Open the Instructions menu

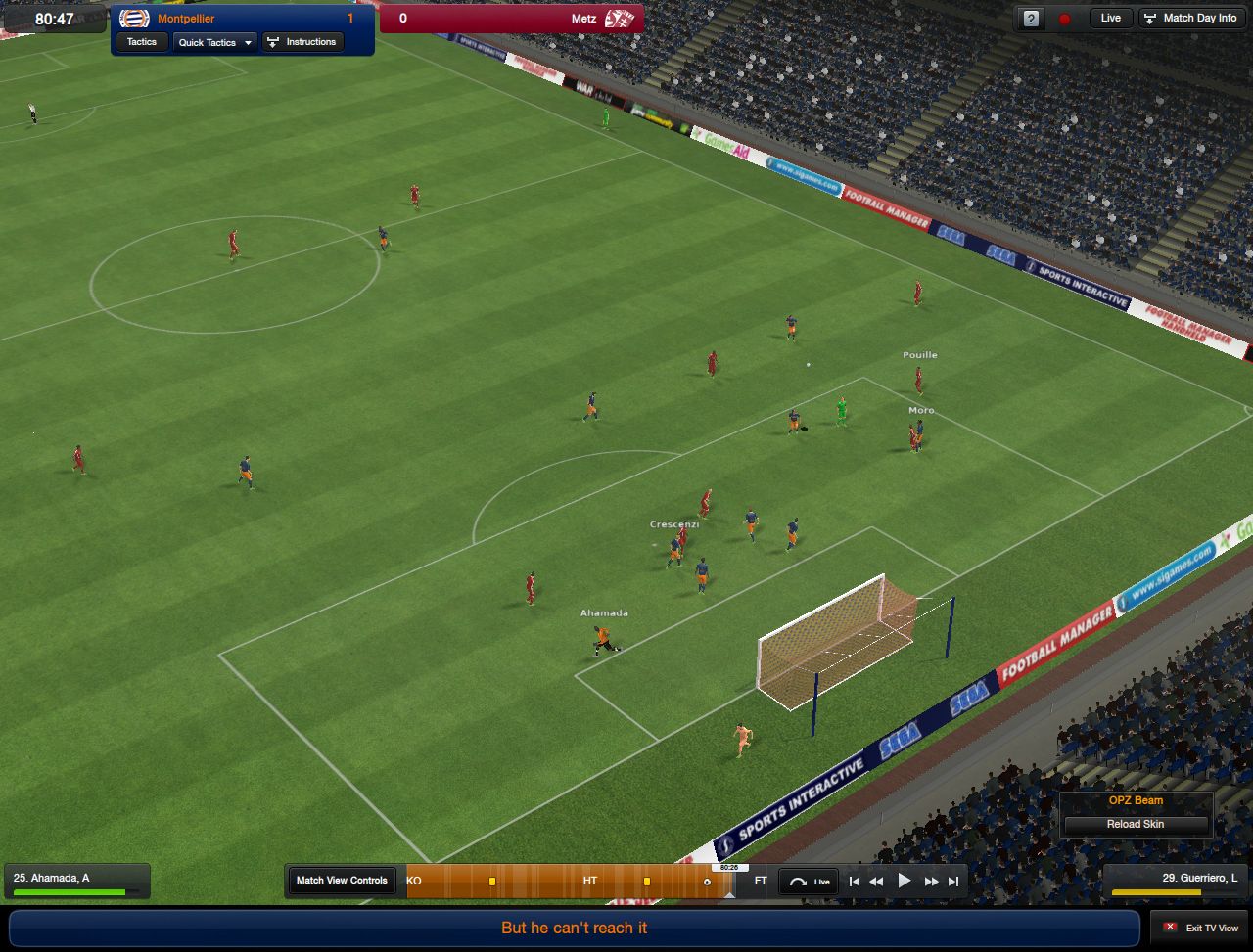302,42
